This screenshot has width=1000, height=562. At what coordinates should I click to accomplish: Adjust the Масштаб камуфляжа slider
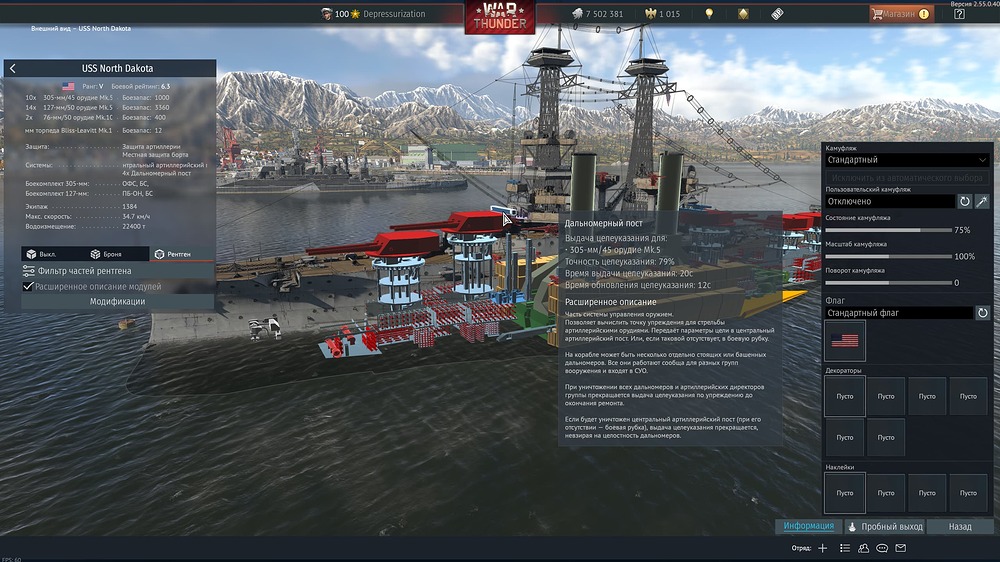pyautogui.click(x=886, y=257)
